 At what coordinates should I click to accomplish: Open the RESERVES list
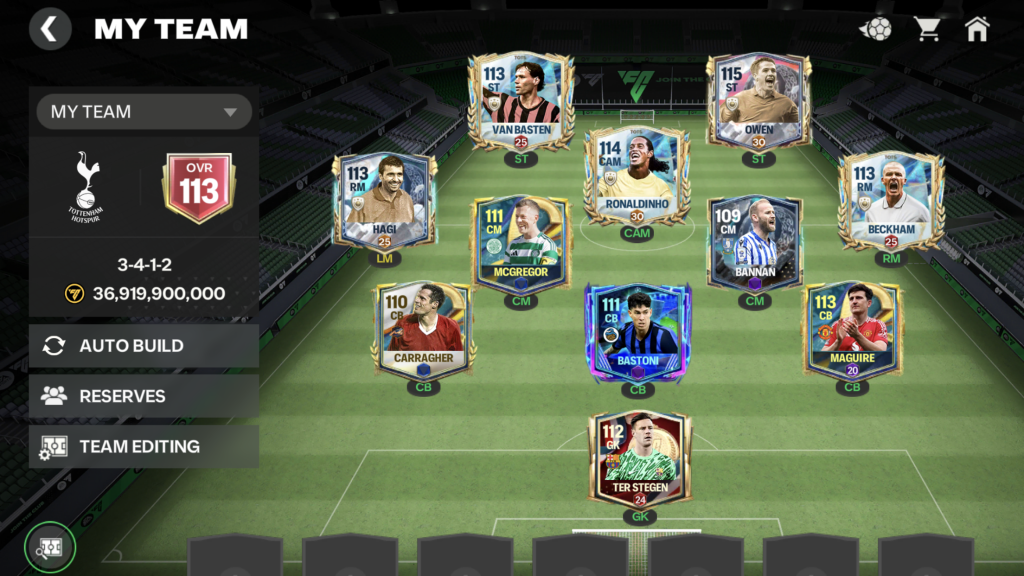[144, 396]
